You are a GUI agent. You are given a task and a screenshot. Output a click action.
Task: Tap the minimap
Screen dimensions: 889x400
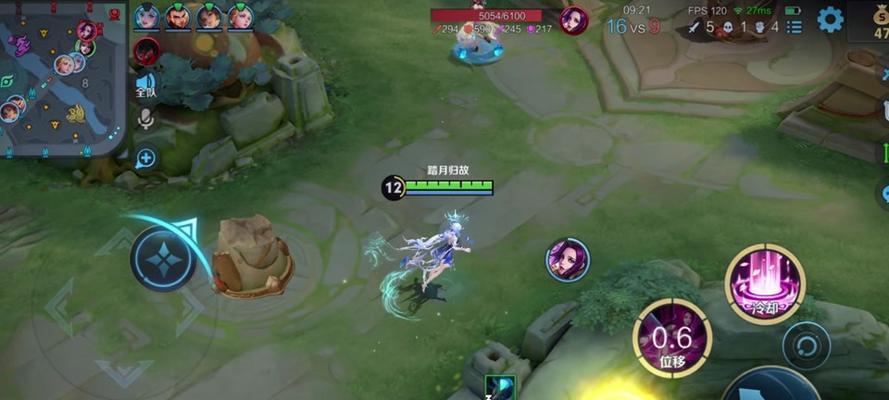(62, 80)
